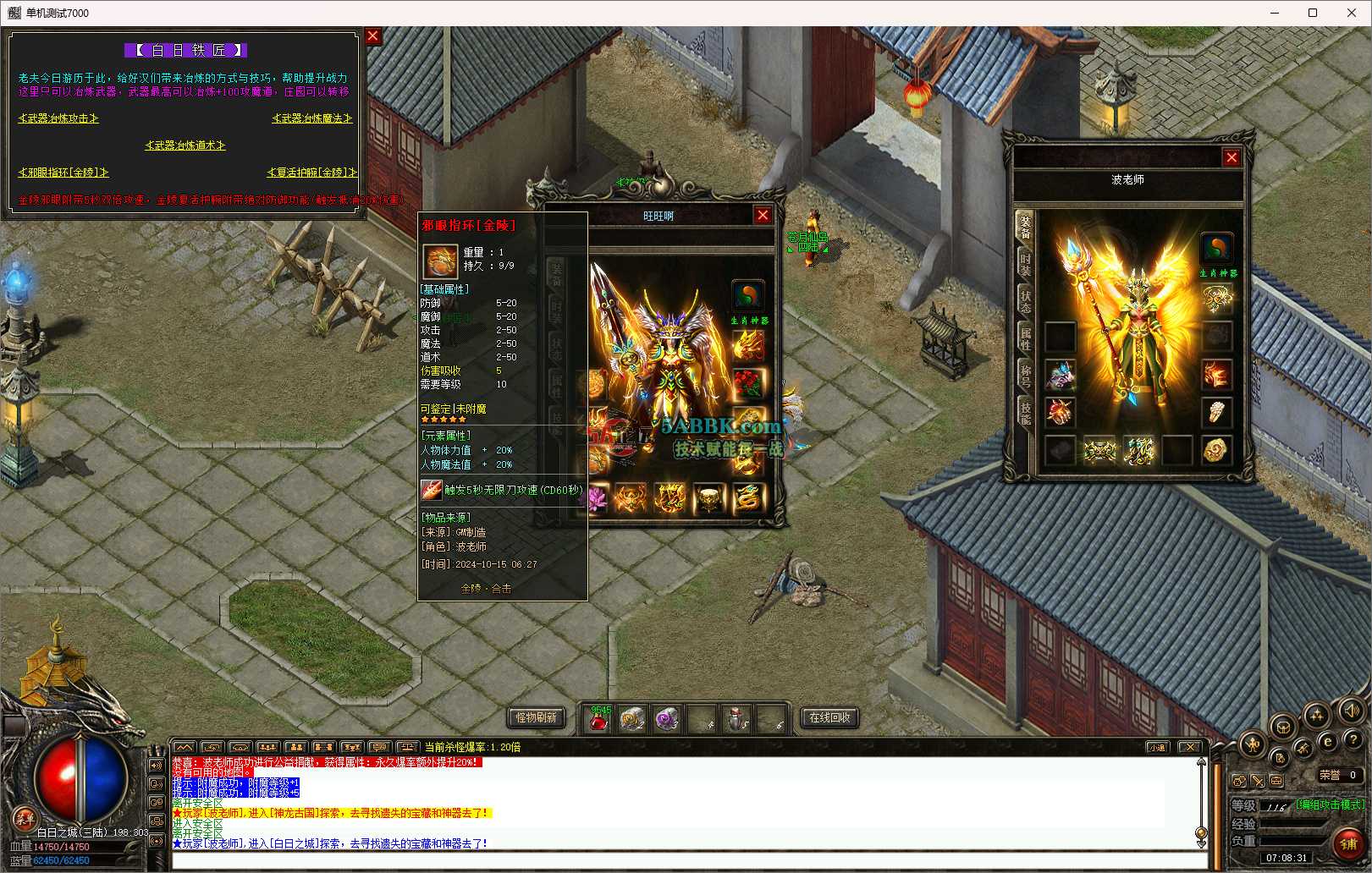Open the 邪眼指环[金陵] link
The image size is (1372, 873).
pyautogui.click(x=63, y=173)
